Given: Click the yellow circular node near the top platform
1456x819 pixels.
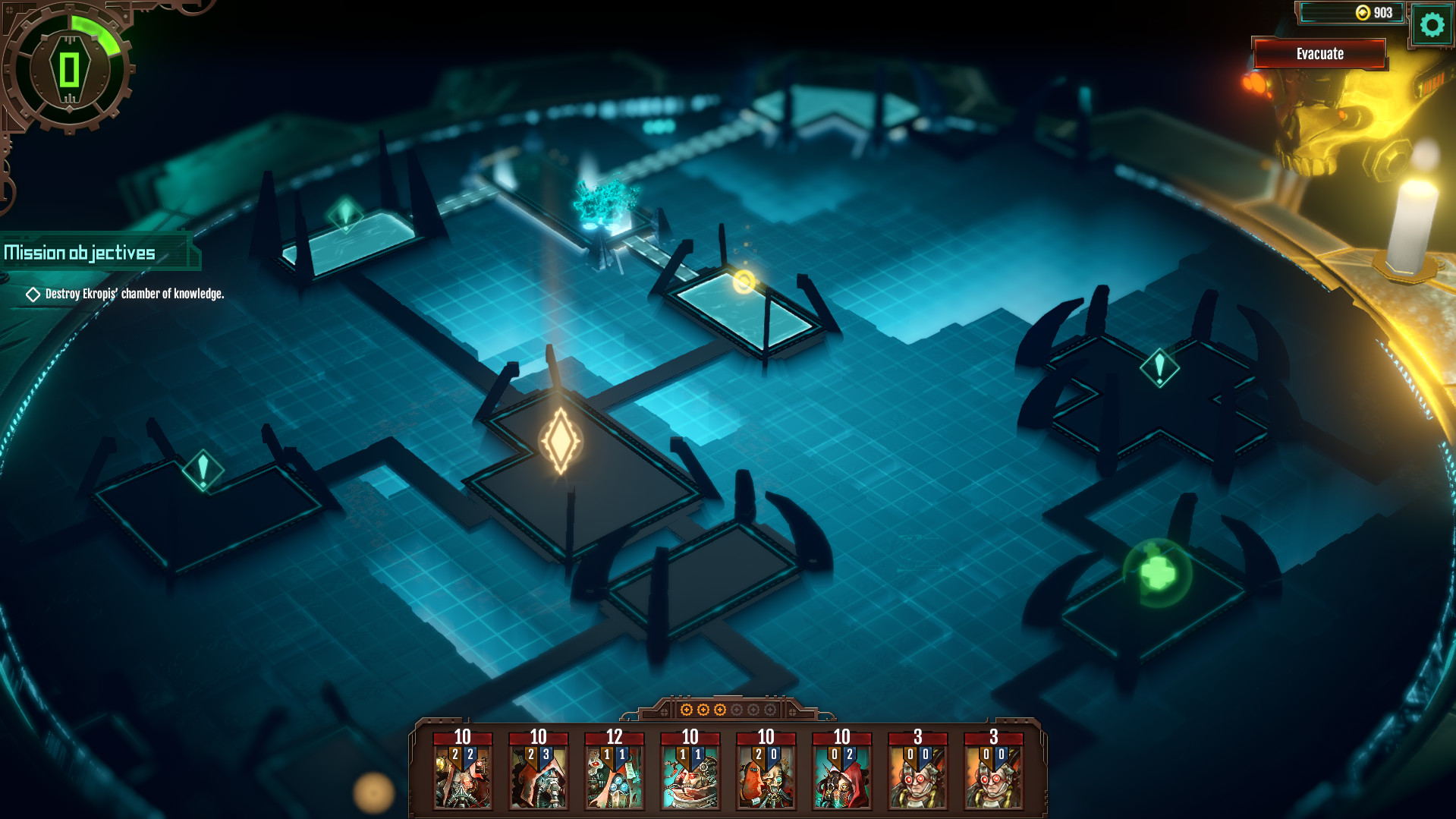Looking at the screenshot, I should pos(744,282).
